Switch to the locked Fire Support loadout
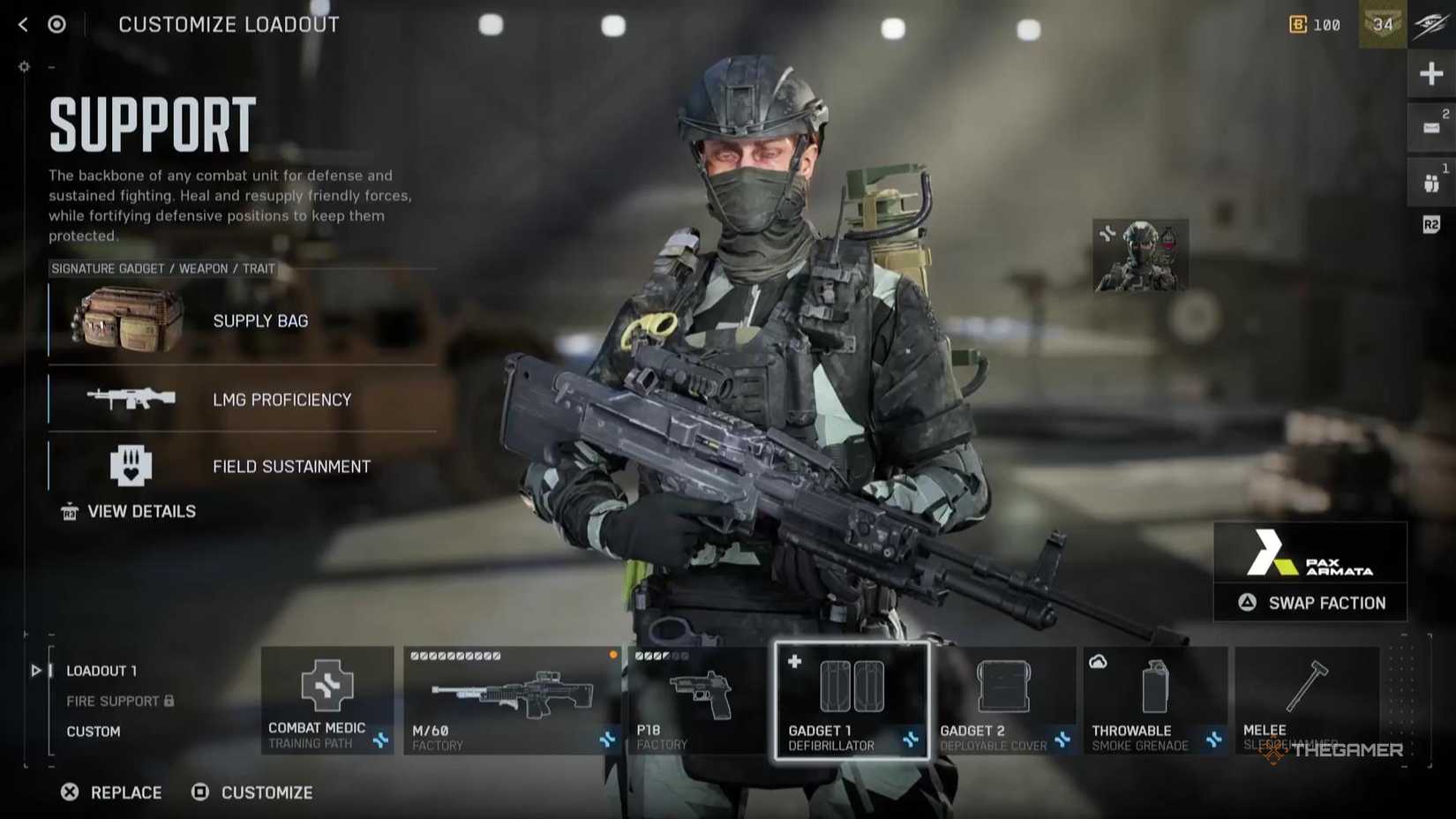The width and height of the screenshot is (1456, 819). pyautogui.click(x=113, y=701)
